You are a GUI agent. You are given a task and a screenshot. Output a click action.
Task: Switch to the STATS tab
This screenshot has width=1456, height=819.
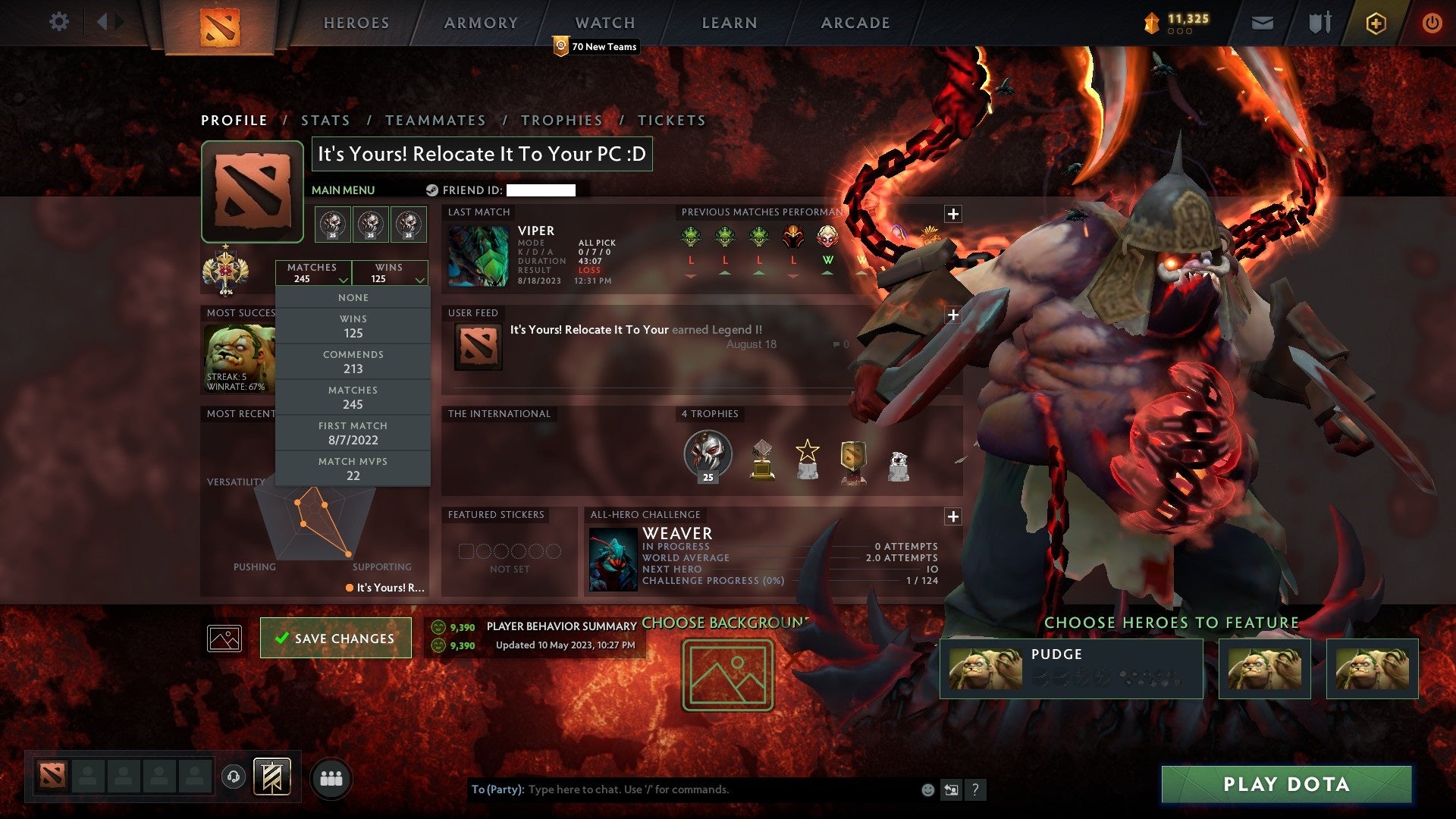(x=325, y=120)
